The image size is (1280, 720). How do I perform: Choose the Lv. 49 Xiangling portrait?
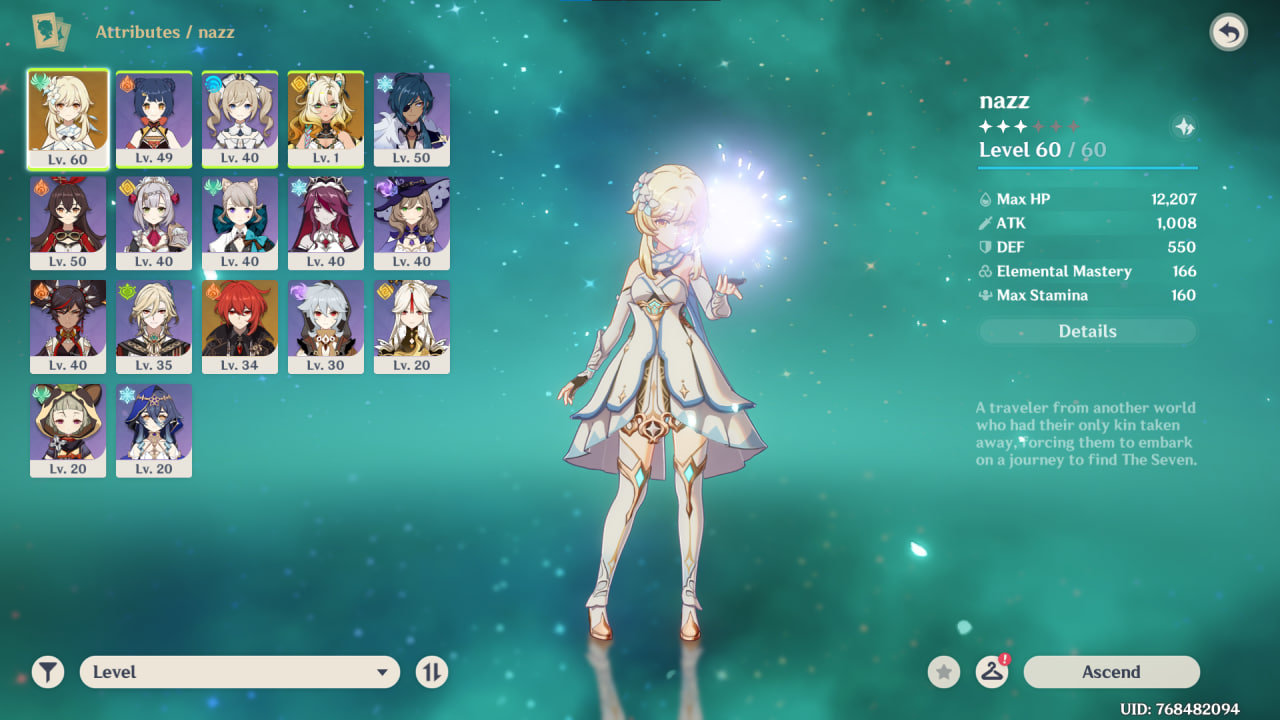click(154, 119)
